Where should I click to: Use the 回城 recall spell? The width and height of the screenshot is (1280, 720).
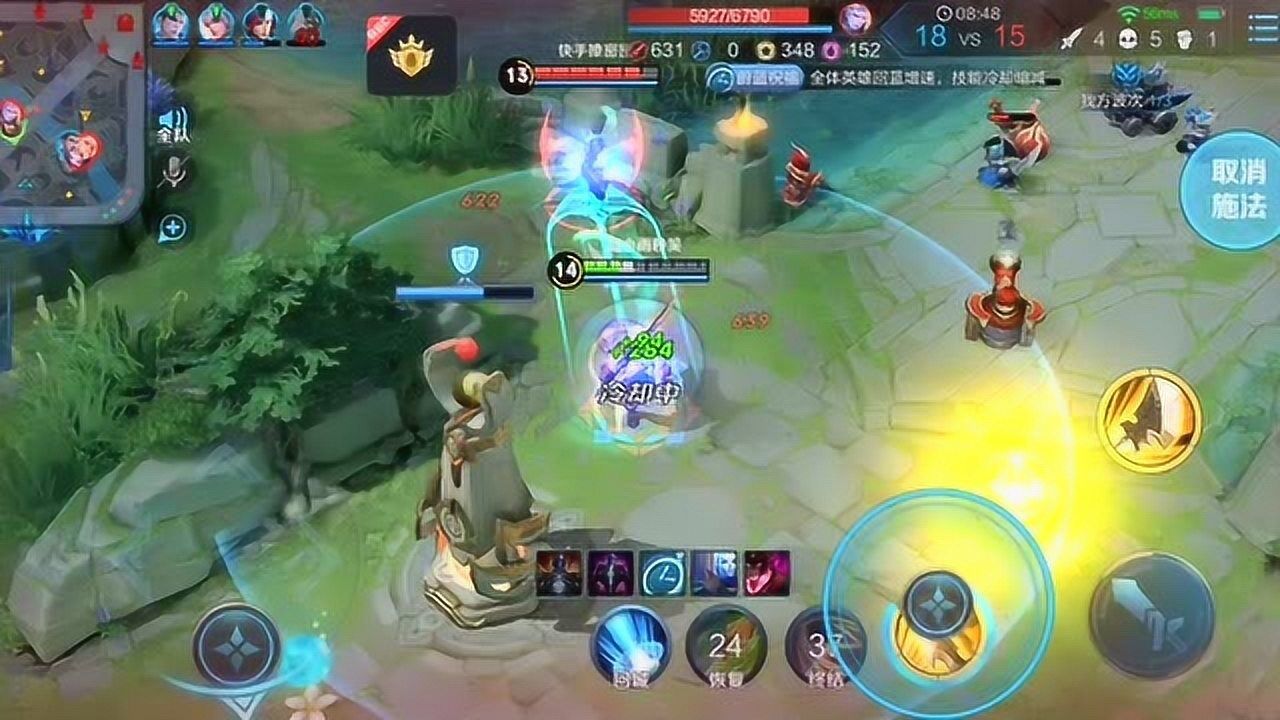pyautogui.click(x=630, y=646)
